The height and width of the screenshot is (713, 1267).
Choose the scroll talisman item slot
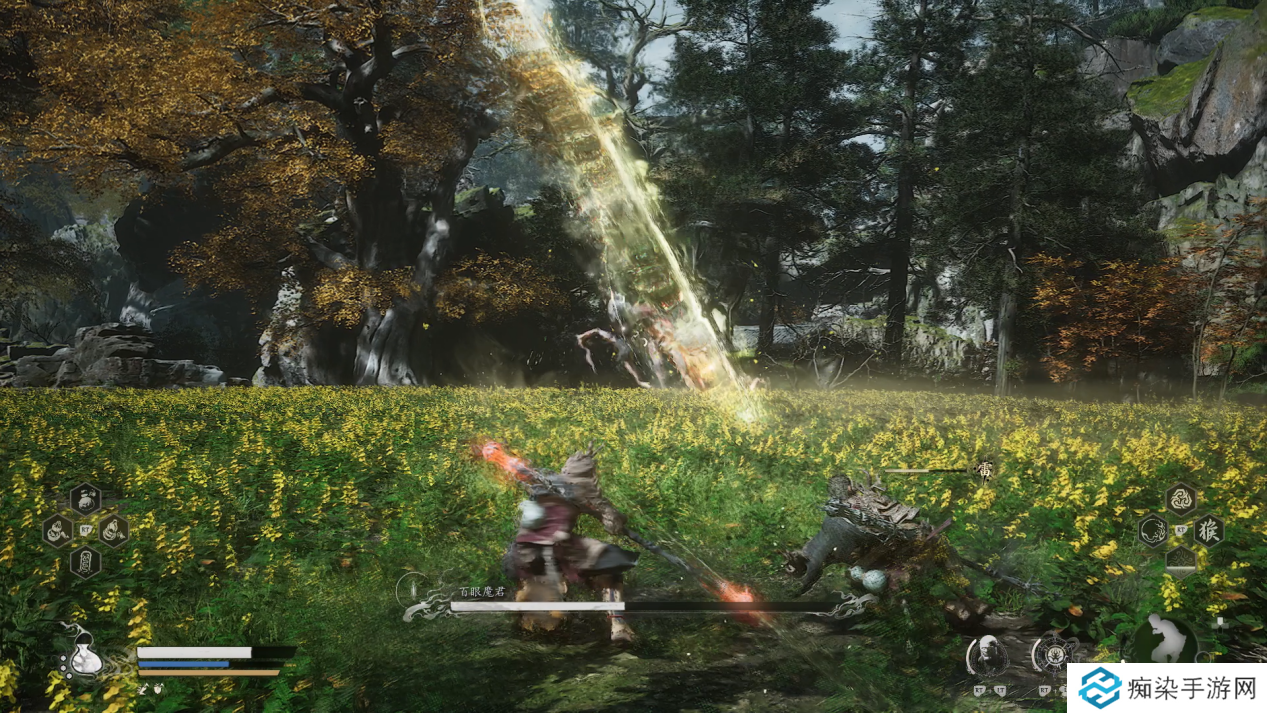(x=85, y=561)
